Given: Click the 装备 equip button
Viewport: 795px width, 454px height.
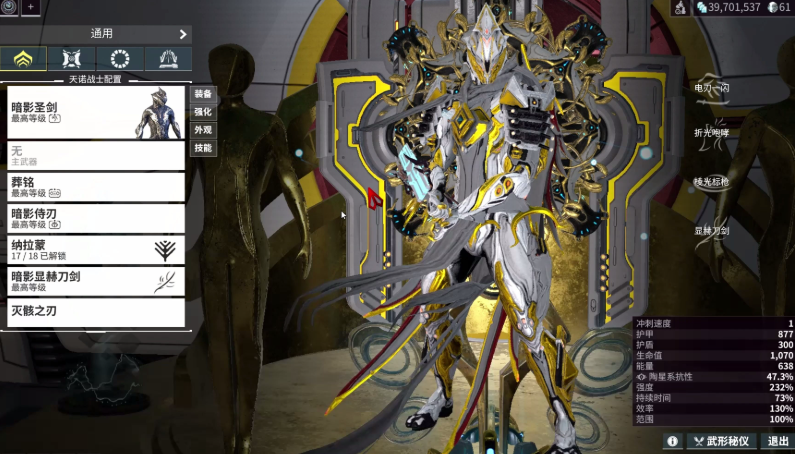Looking at the screenshot, I should click(x=203, y=94).
